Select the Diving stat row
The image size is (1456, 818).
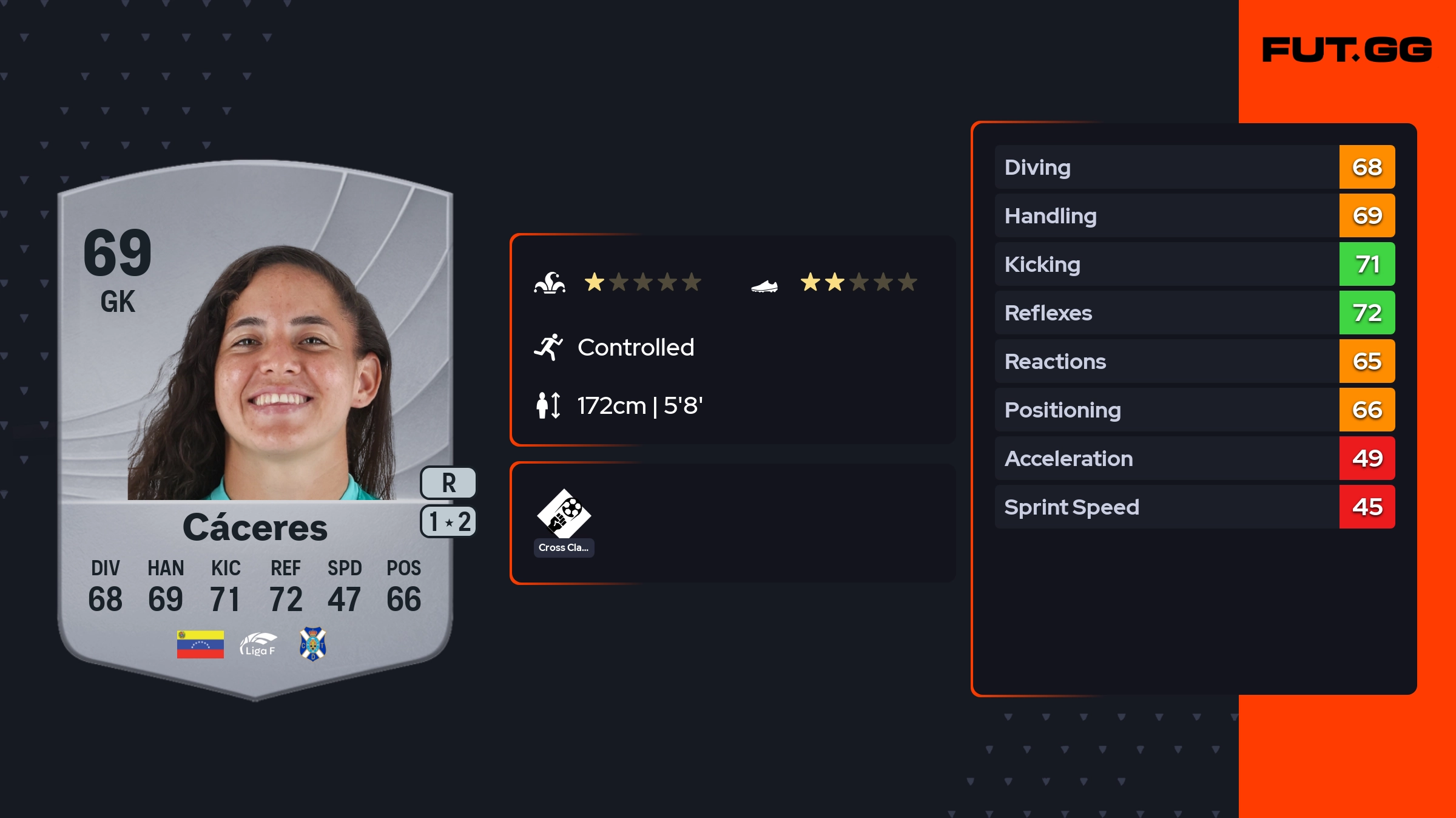pyautogui.click(x=1194, y=167)
